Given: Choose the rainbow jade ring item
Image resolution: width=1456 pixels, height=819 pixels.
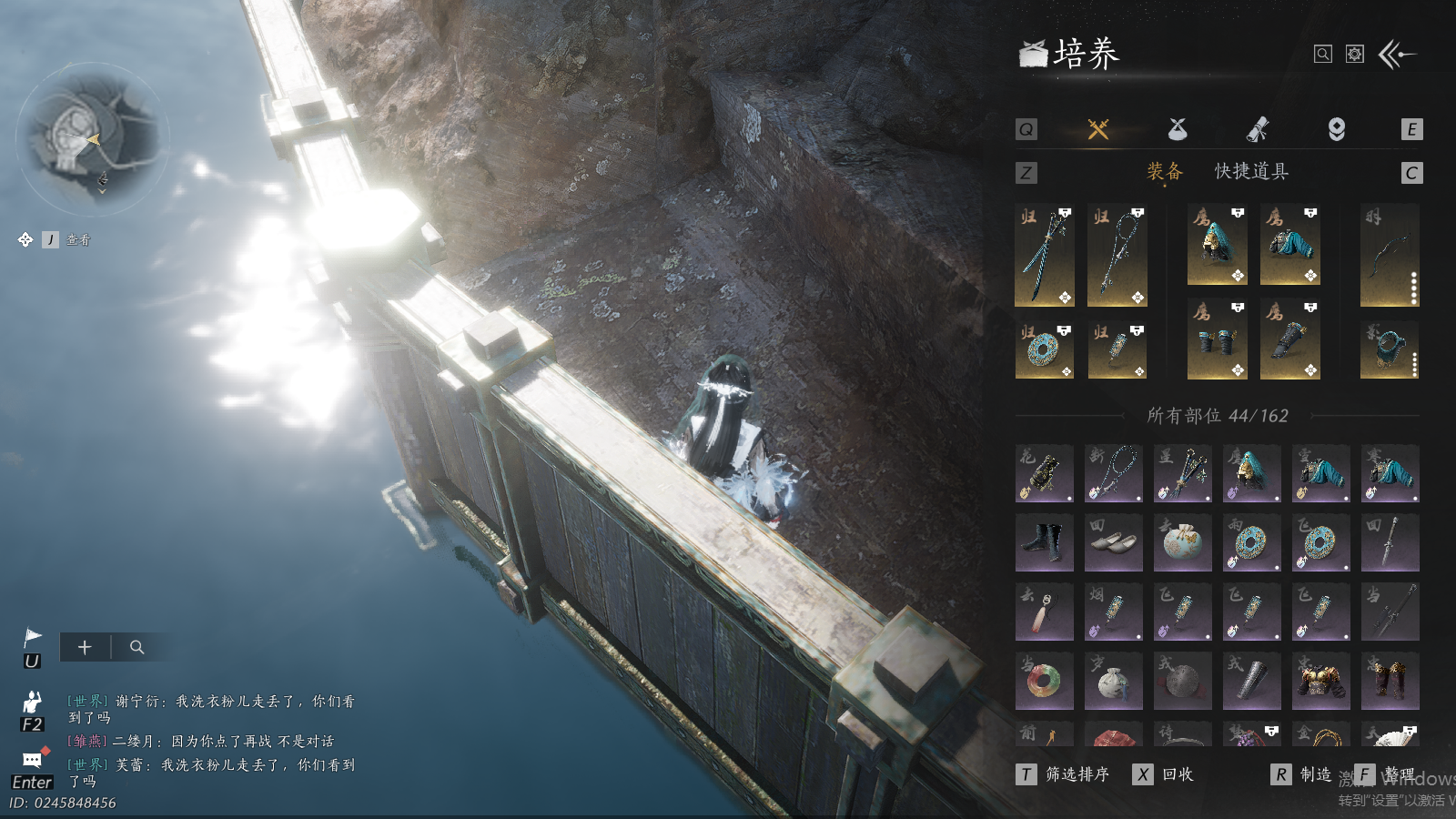Looking at the screenshot, I should 1044,681.
